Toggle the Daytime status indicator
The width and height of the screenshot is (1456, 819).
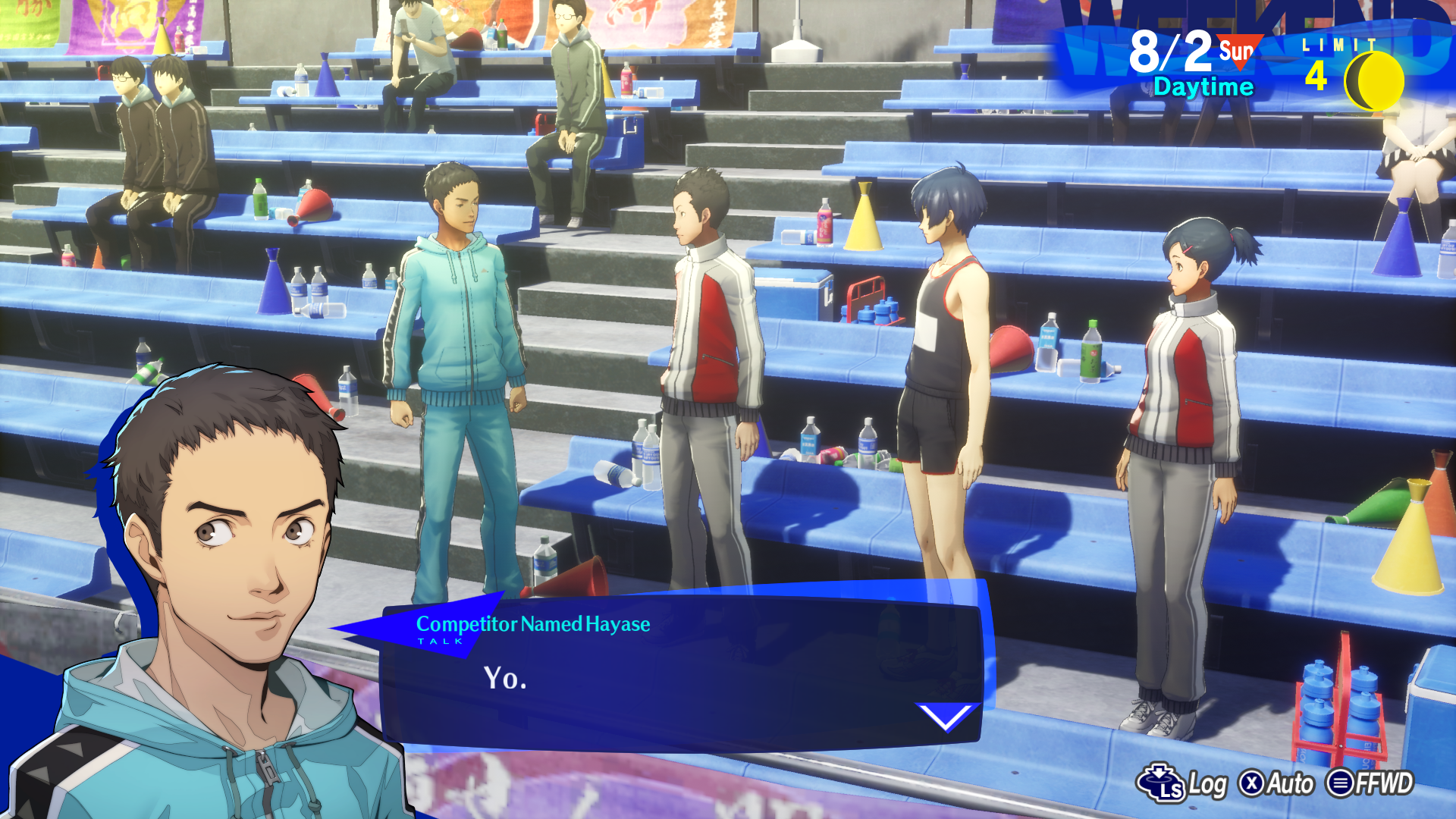[1202, 86]
